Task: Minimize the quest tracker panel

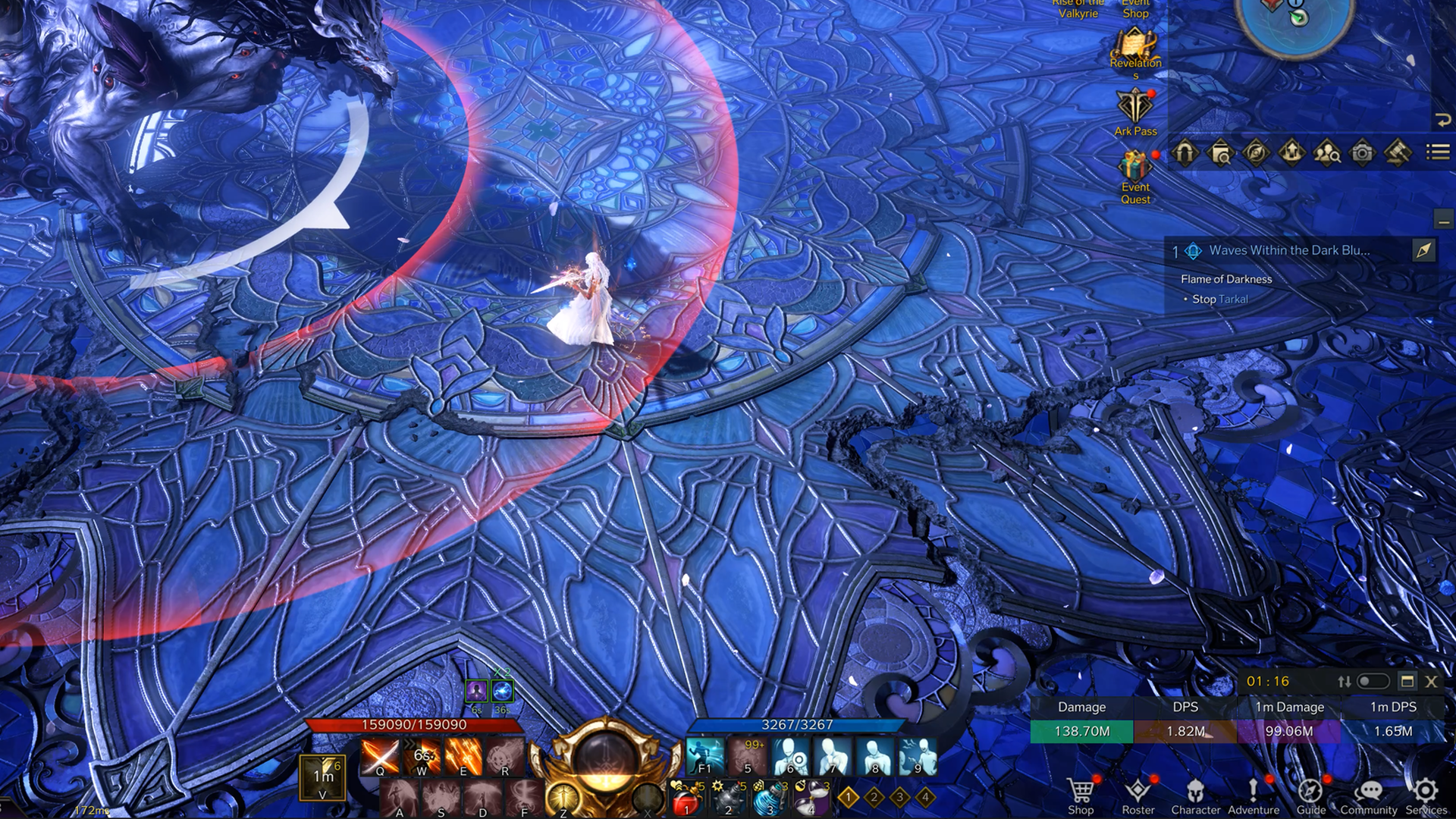Action: tap(1442, 221)
